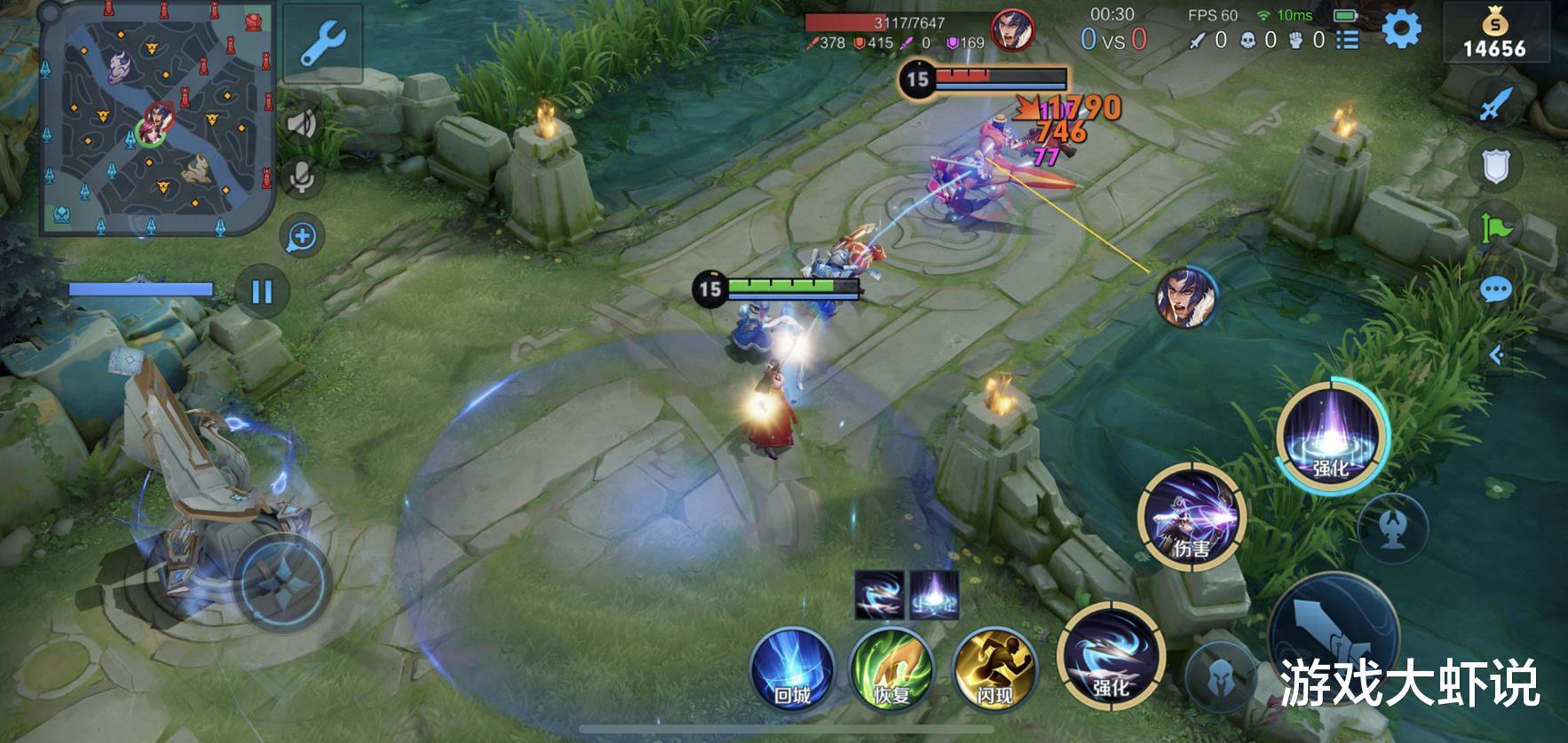This screenshot has height=743, width=1568.
Task: Toggle the microphone voice button
Action: click(302, 178)
